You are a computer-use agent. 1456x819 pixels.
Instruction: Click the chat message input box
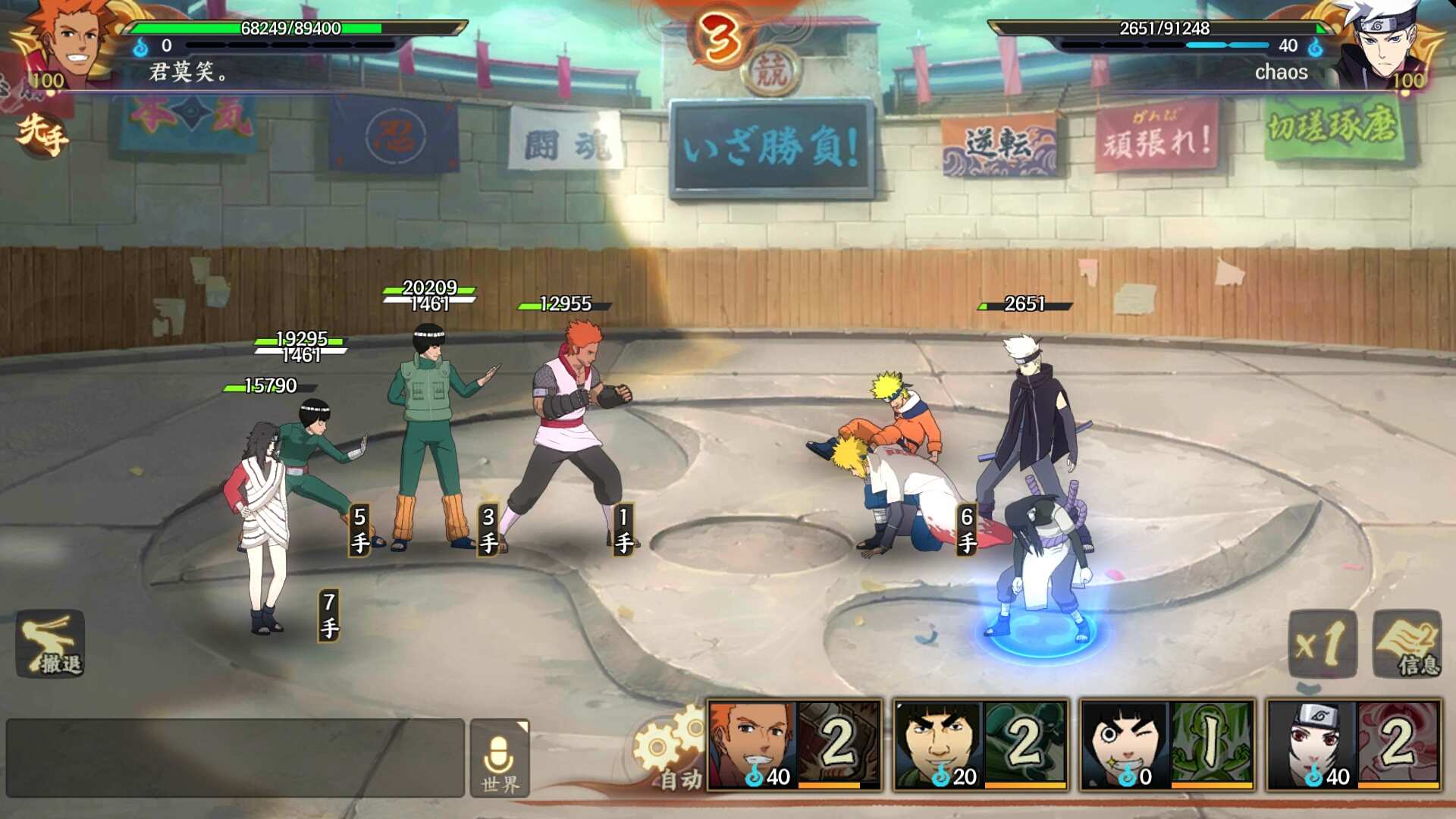235,758
